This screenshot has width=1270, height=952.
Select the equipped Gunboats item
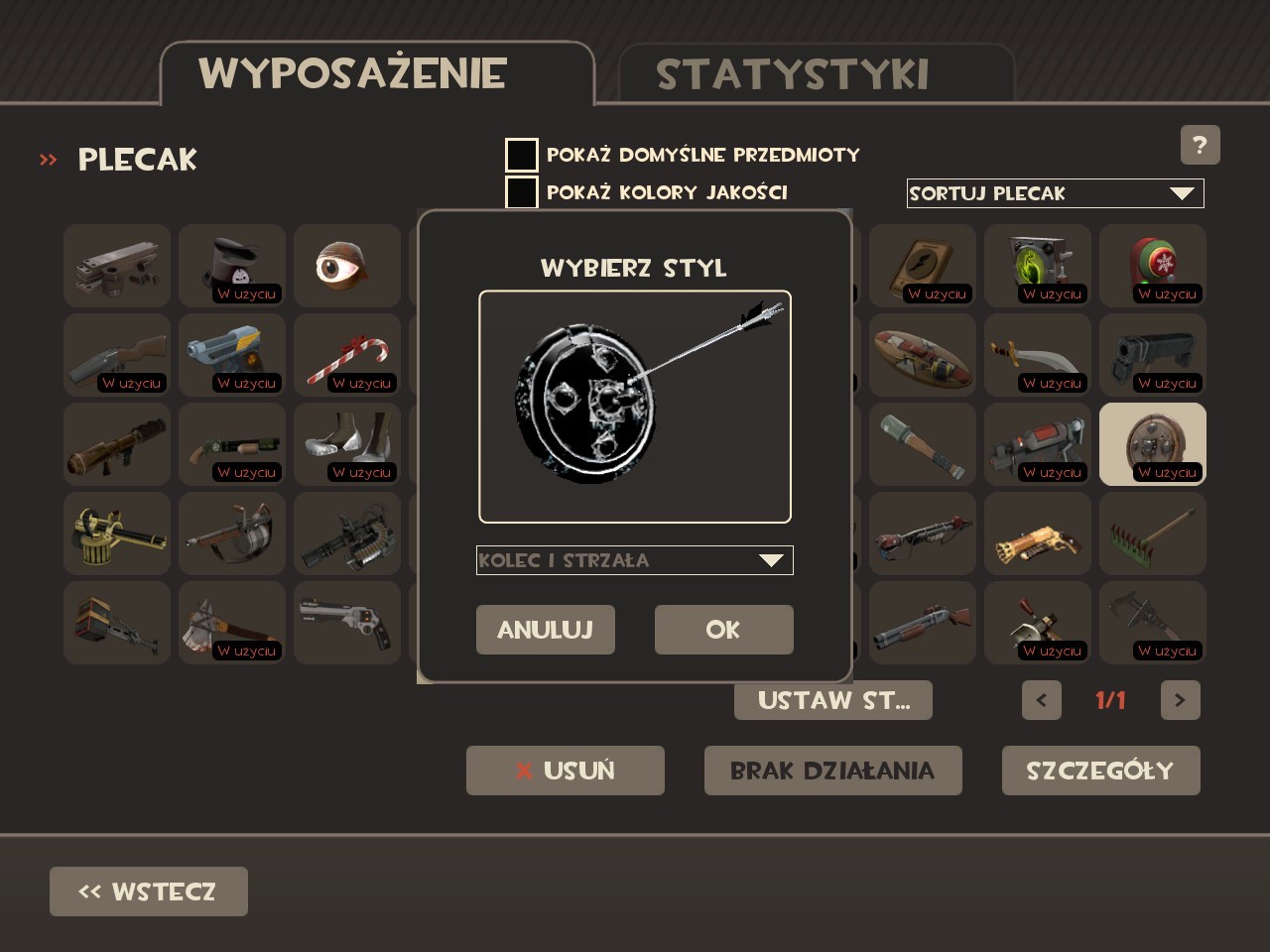[346, 444]
